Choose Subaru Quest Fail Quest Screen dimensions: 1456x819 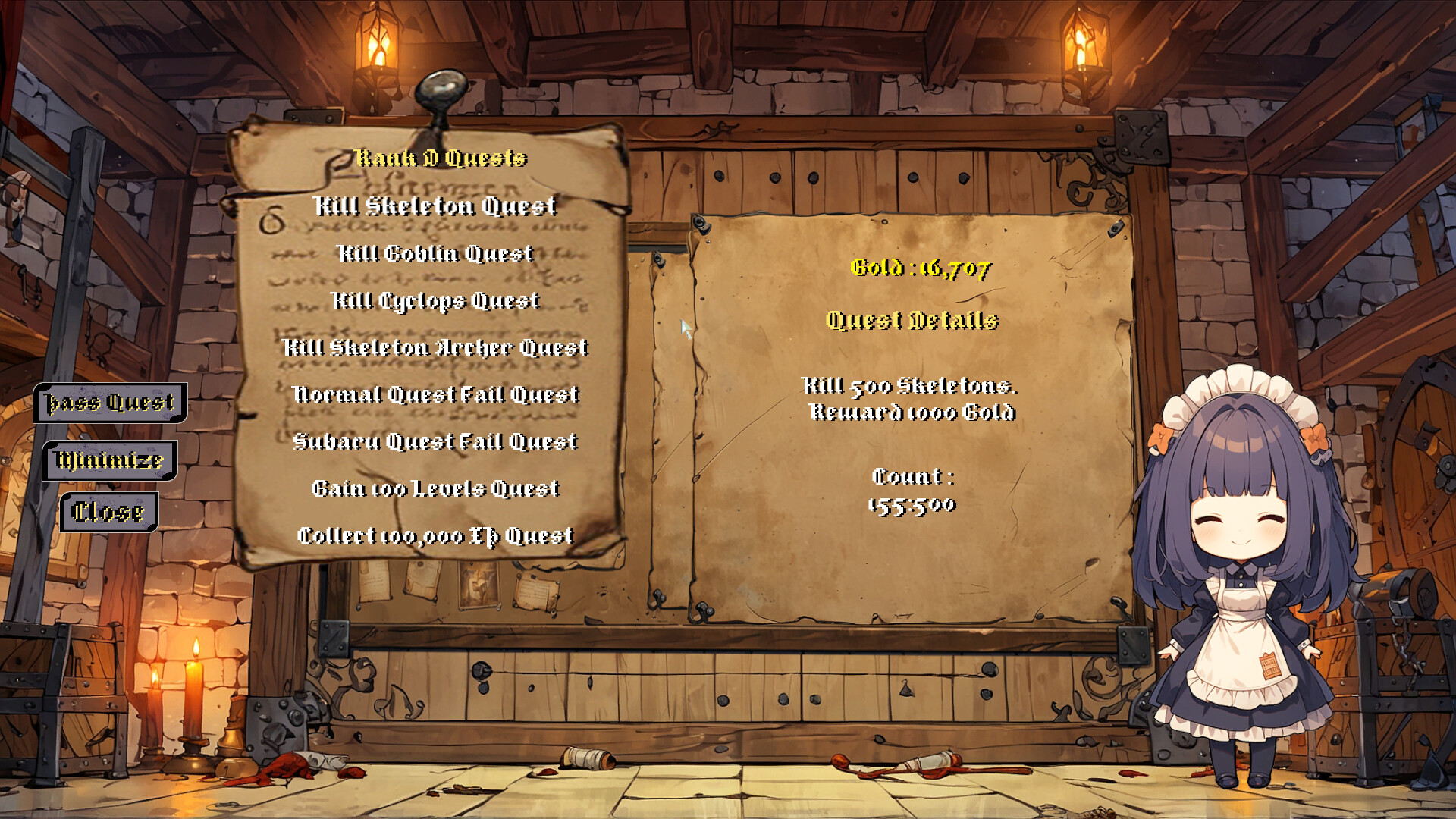point(435,441)
